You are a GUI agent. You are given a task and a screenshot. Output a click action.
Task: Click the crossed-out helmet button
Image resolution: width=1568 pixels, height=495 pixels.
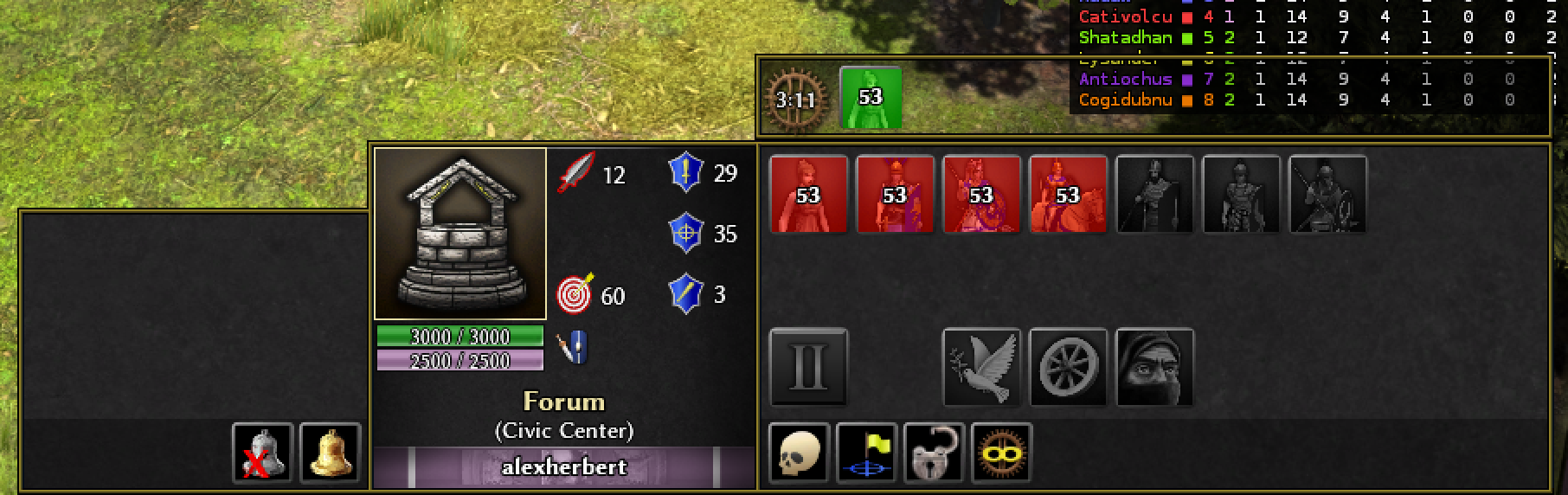[x=263, y=452]
